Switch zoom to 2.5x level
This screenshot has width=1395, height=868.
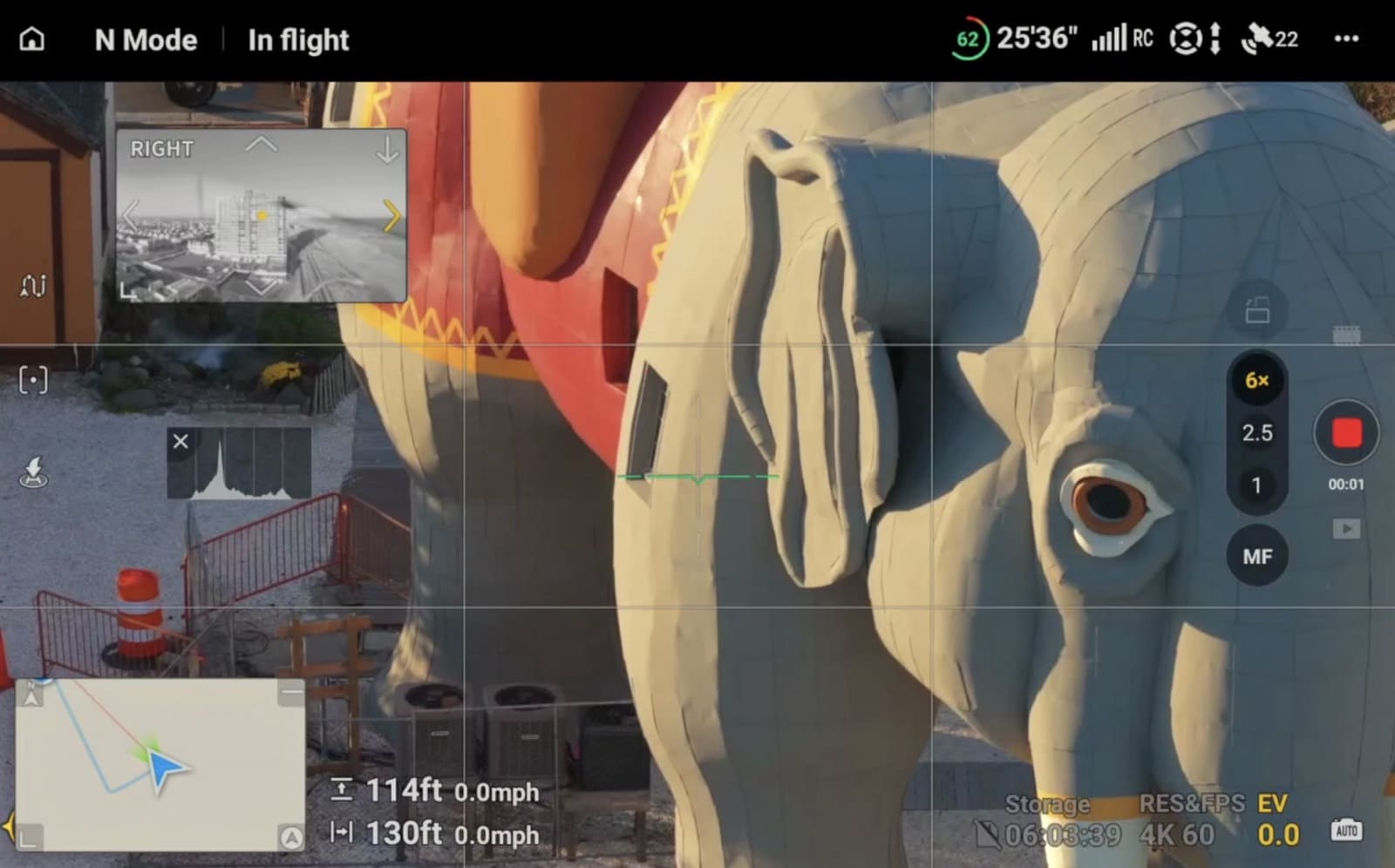(x=1257, y=433)
